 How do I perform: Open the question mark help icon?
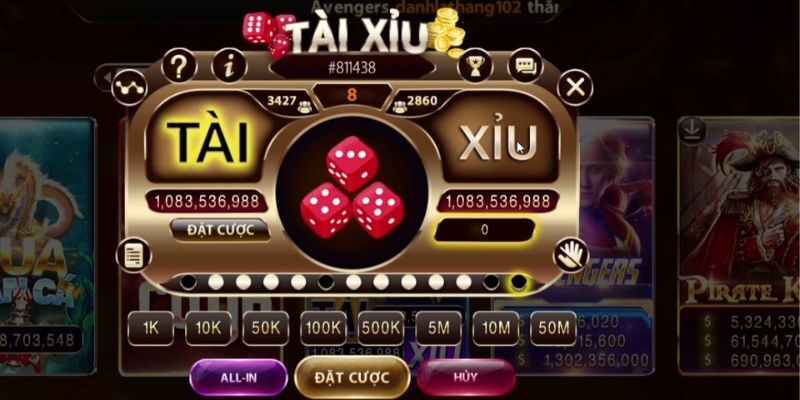click(179, 67)
